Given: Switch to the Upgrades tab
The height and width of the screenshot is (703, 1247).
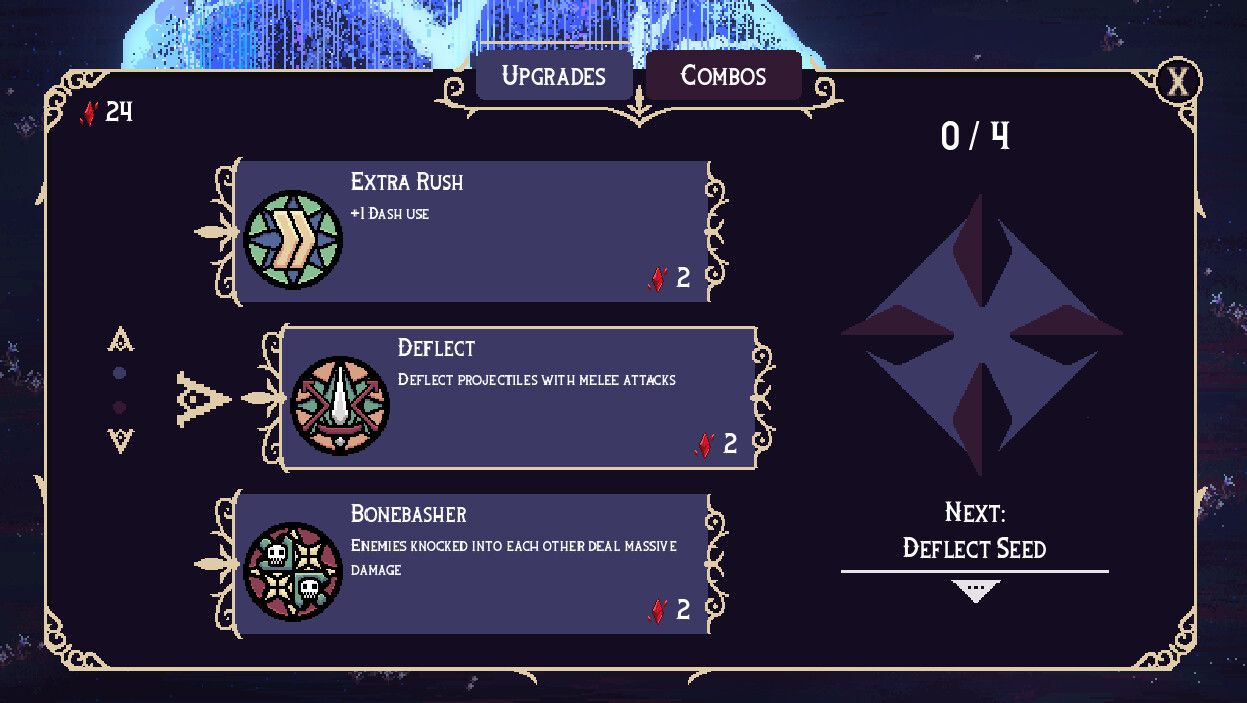Looking at the screenshot, I should pos(553,76).
